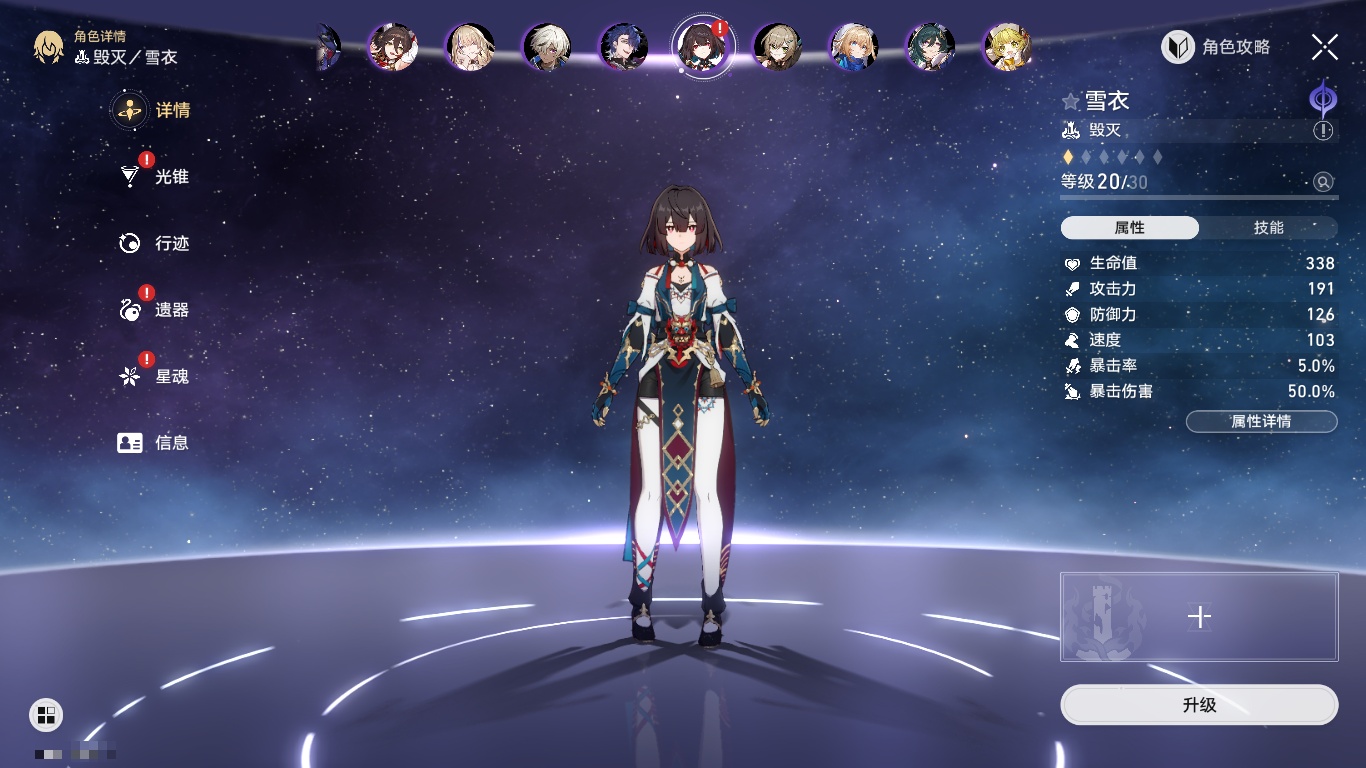
Task: Add a light cone in the empty plus slot
Action: (1199, 617)
